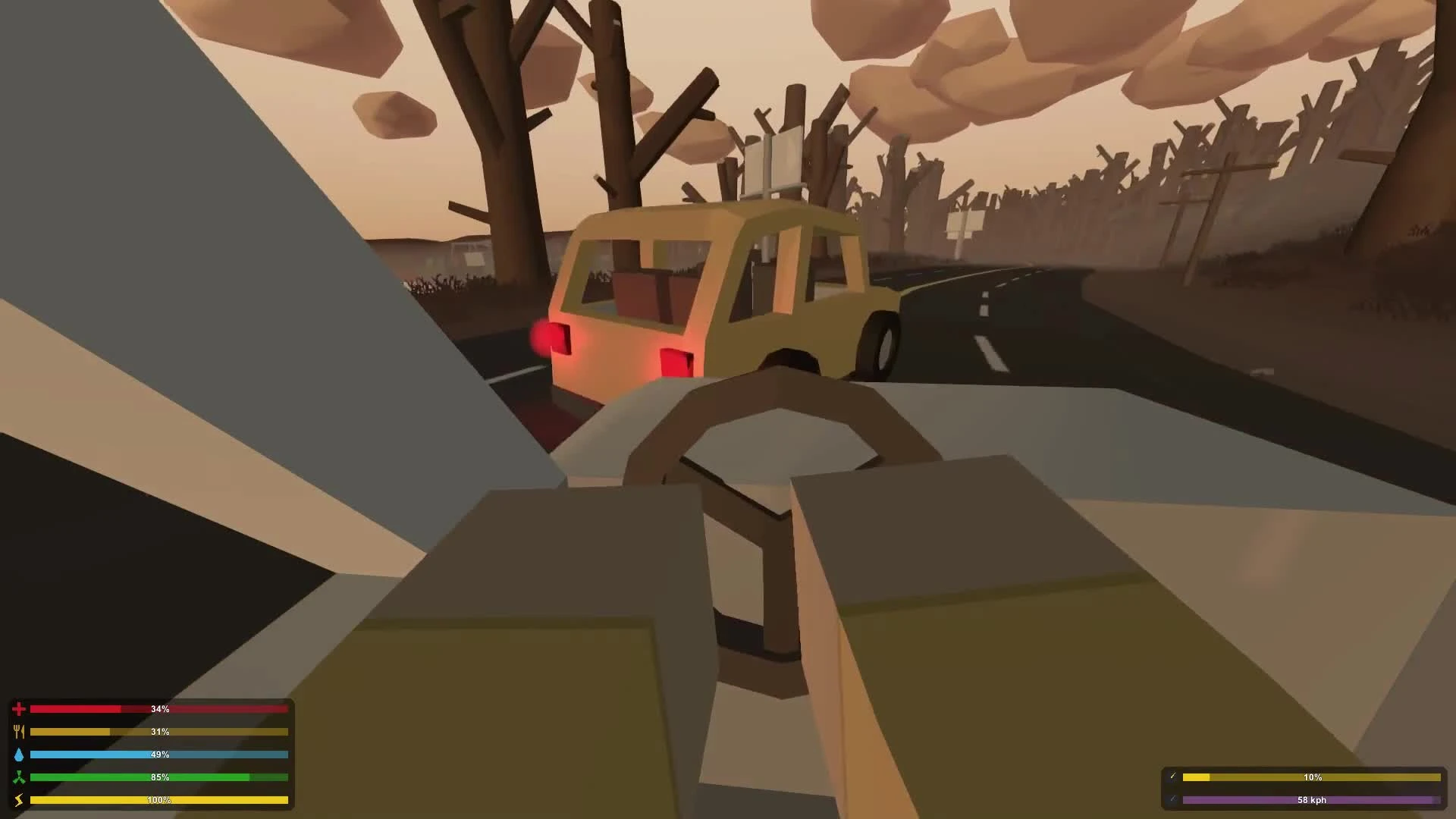Click the fuel bar showing 10%
The width and height of the screenshot is (1456, 819).
[1312, 777]
